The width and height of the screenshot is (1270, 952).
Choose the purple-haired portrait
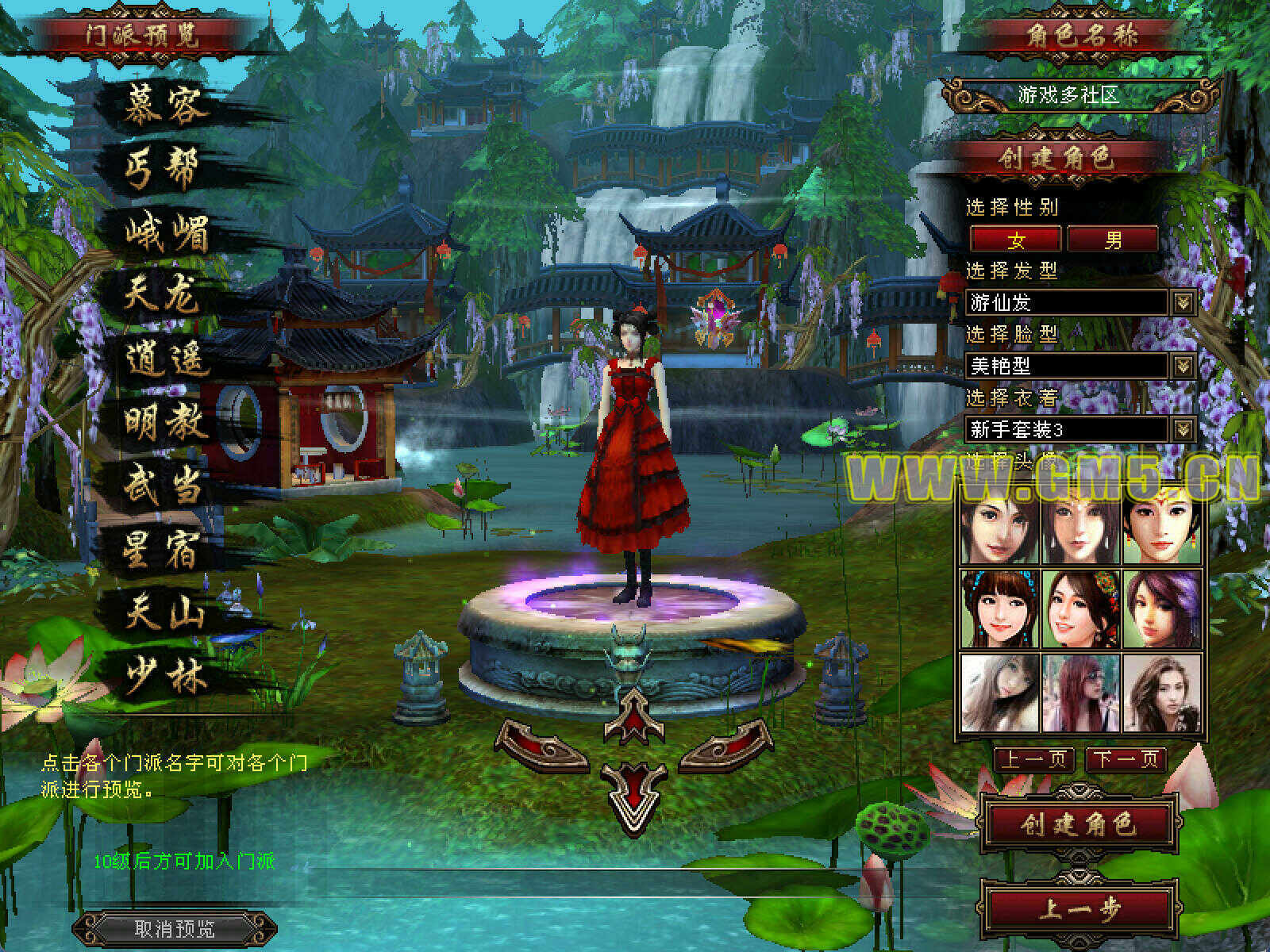pos(1161,609)
